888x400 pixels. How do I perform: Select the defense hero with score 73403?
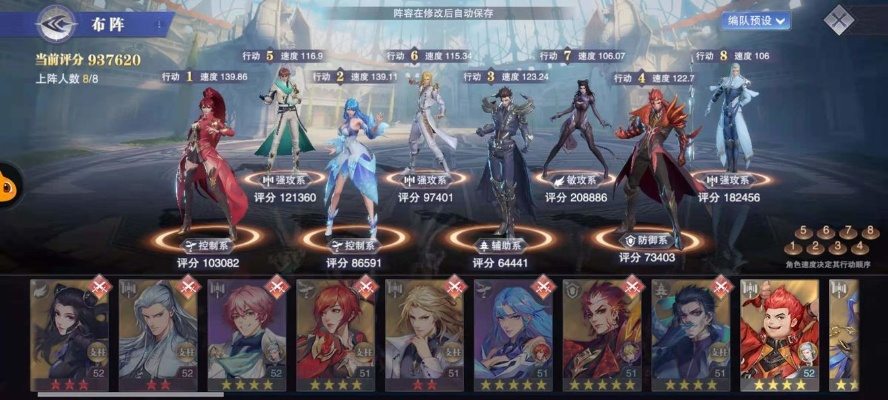tap(650, 155)
